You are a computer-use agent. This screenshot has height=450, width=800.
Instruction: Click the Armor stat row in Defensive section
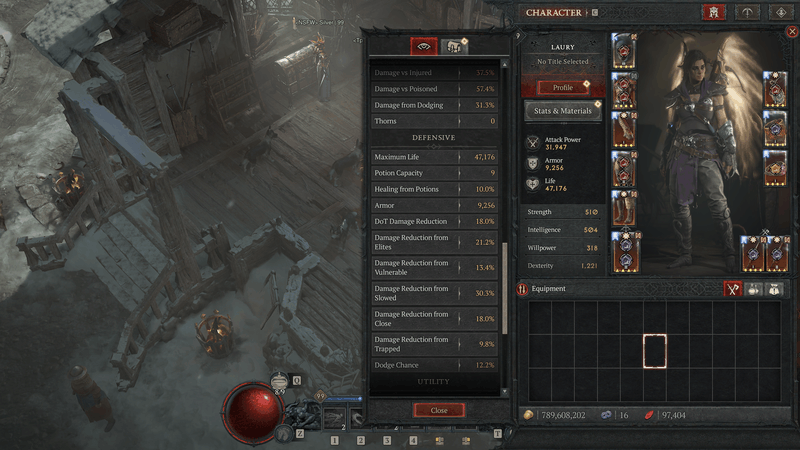[435, 205]
